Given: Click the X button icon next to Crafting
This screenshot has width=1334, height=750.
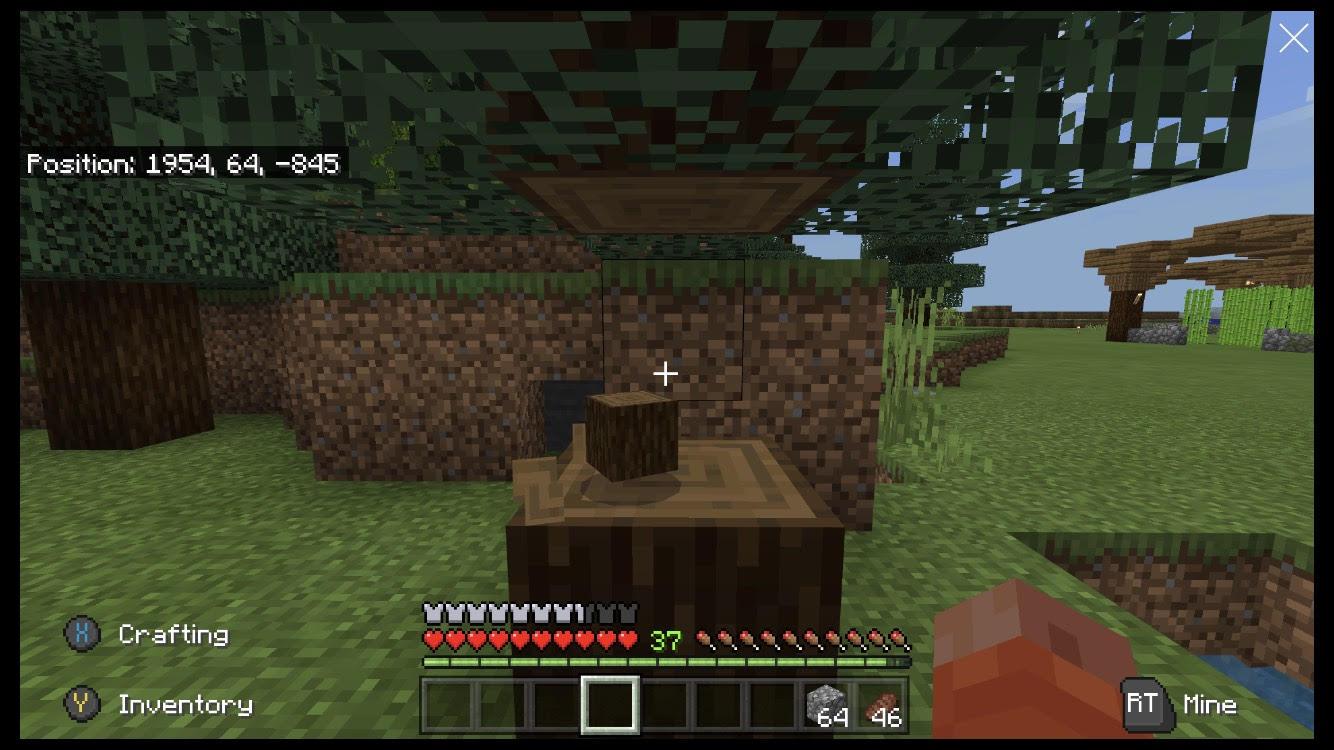Looking at the screenshot, I should coord(82,633).
